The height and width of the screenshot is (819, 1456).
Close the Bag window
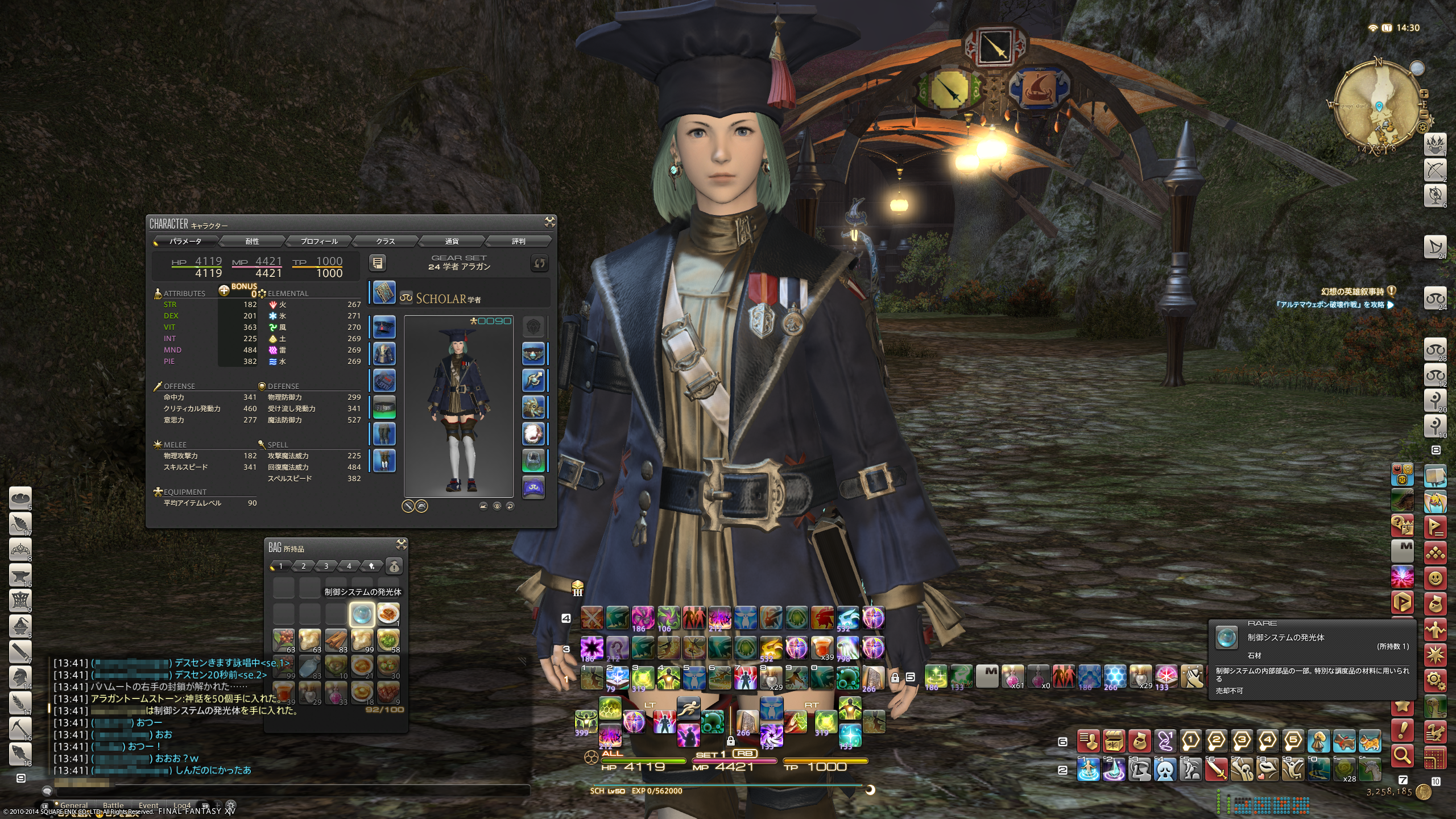click(x=401, y=545)
